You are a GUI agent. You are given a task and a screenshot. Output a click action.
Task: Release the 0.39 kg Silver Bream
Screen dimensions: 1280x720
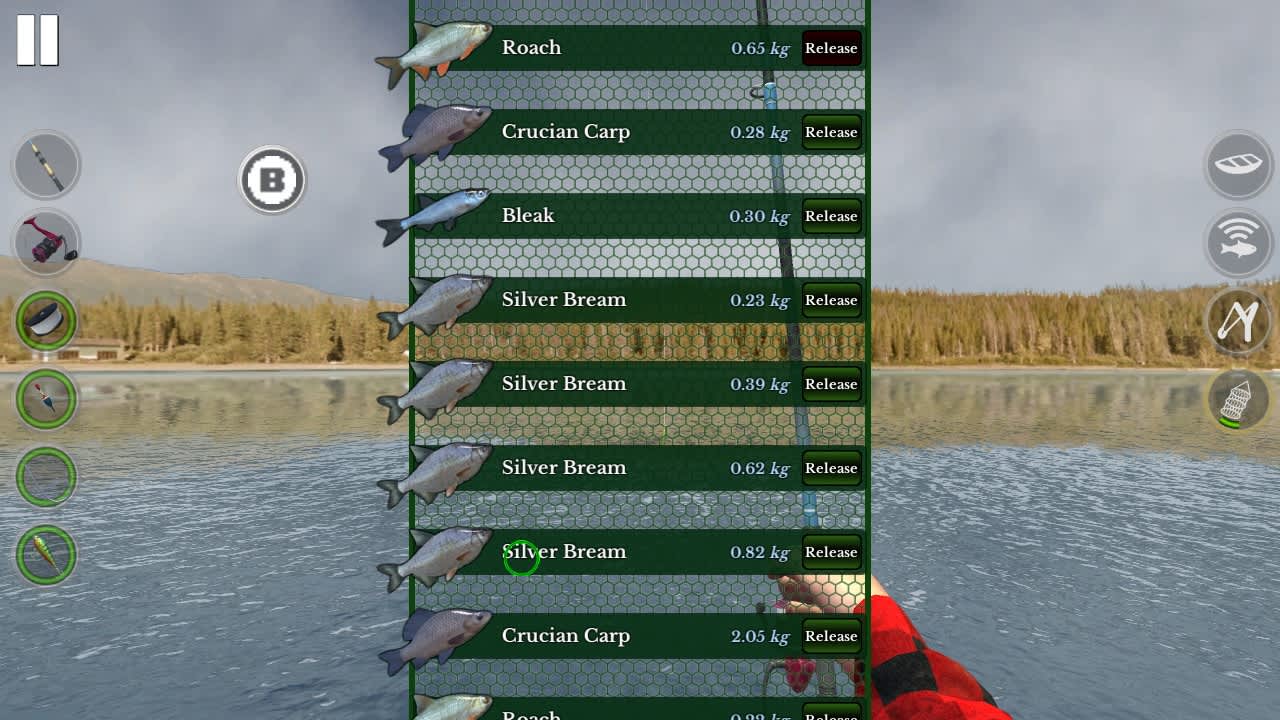point(831,384)
